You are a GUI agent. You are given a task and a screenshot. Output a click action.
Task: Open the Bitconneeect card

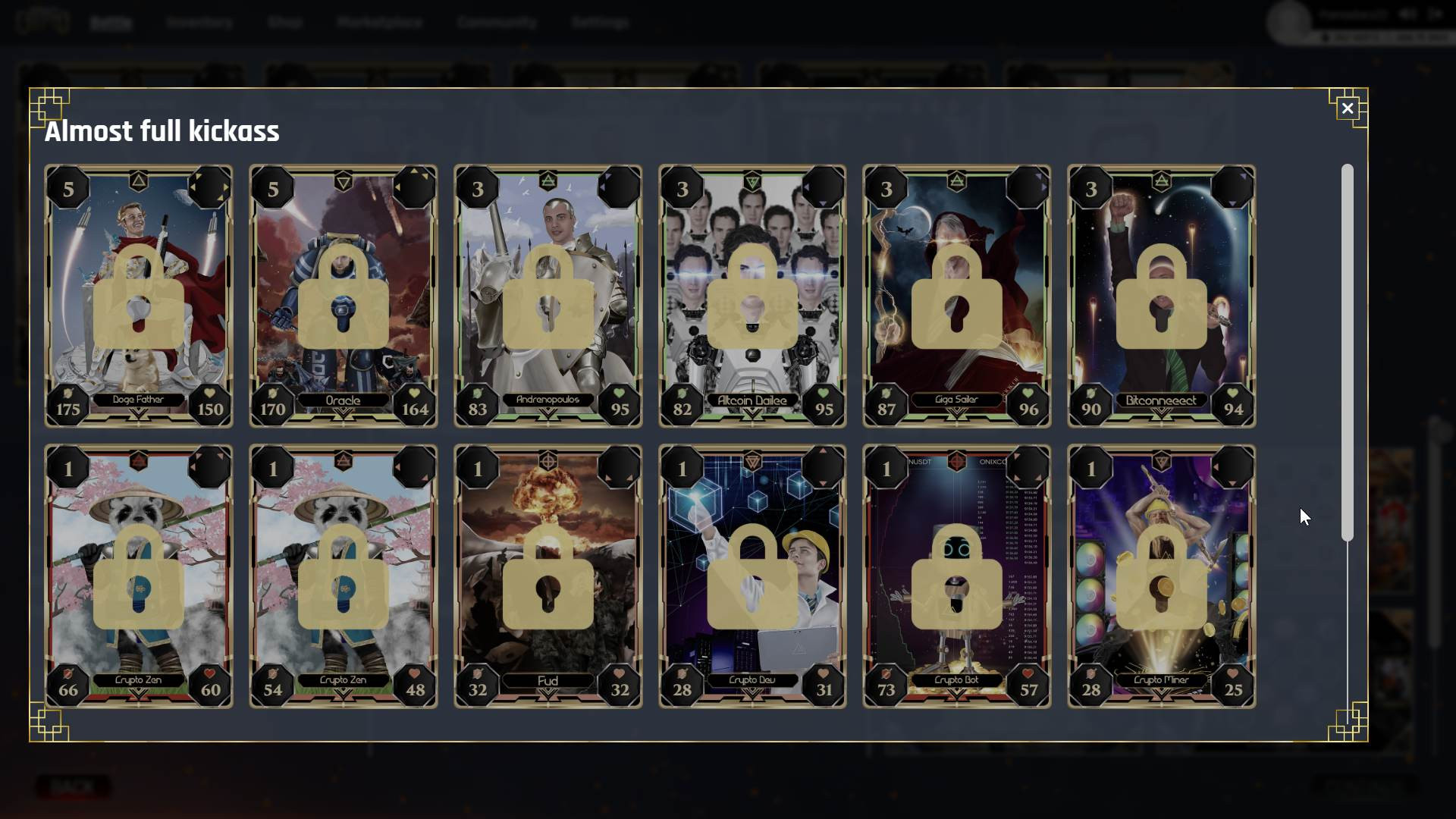(x=1161, y=296)
